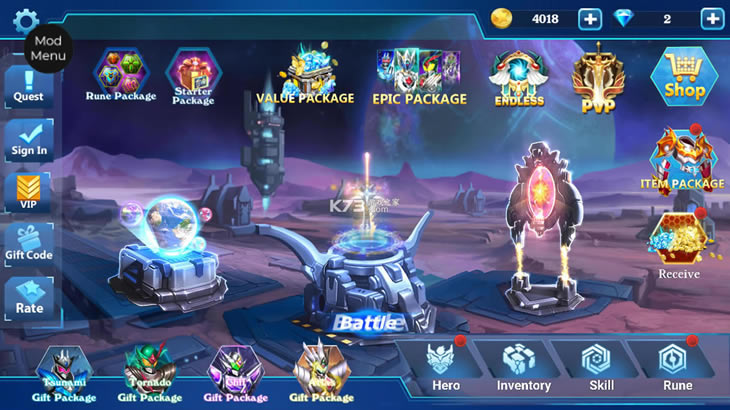Add gold with the coin plus button
This screenshot has height=410, width=730.
[590, 18]
